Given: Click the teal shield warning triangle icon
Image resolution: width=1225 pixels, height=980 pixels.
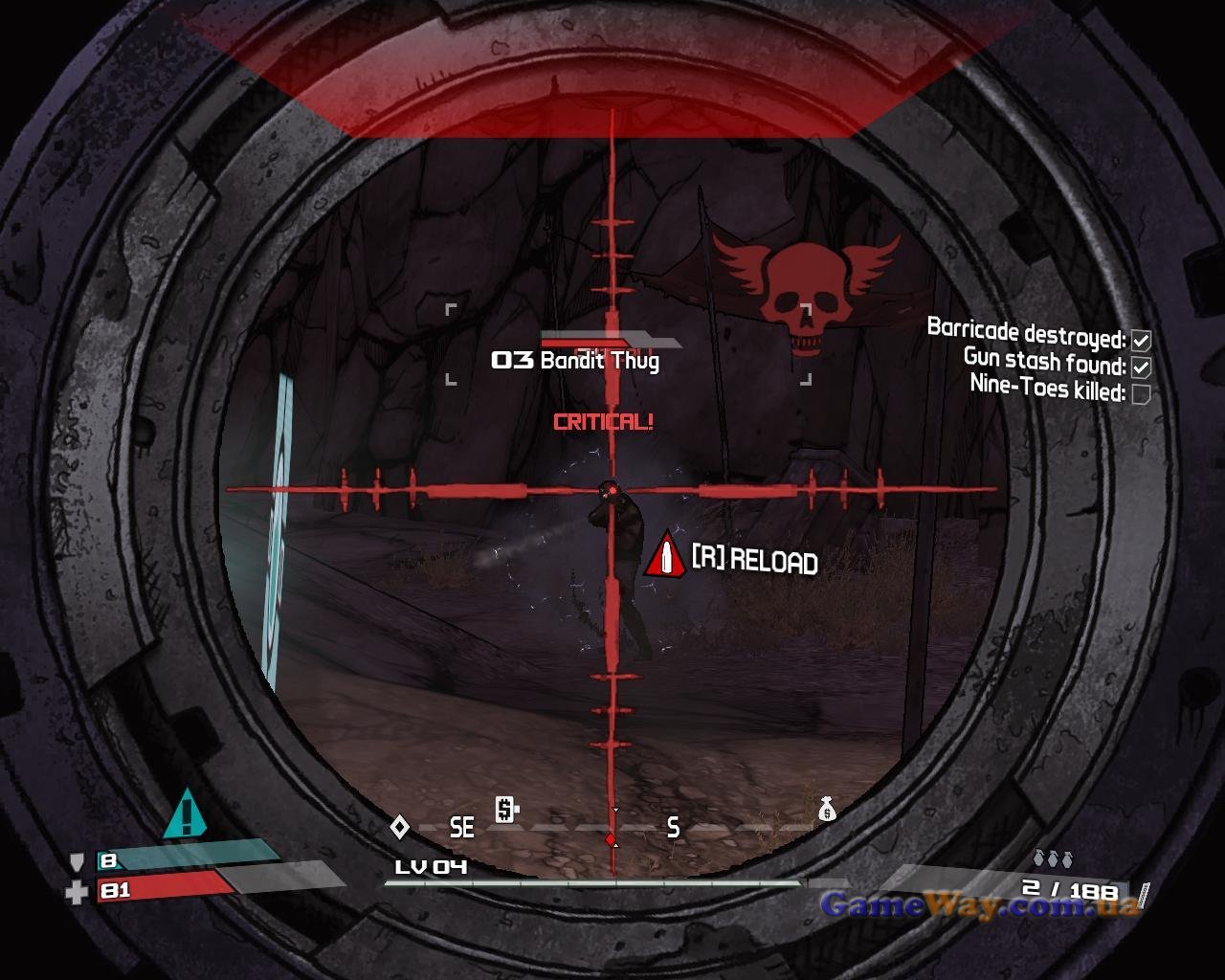Looking at the screenshot, I should 186,814.
